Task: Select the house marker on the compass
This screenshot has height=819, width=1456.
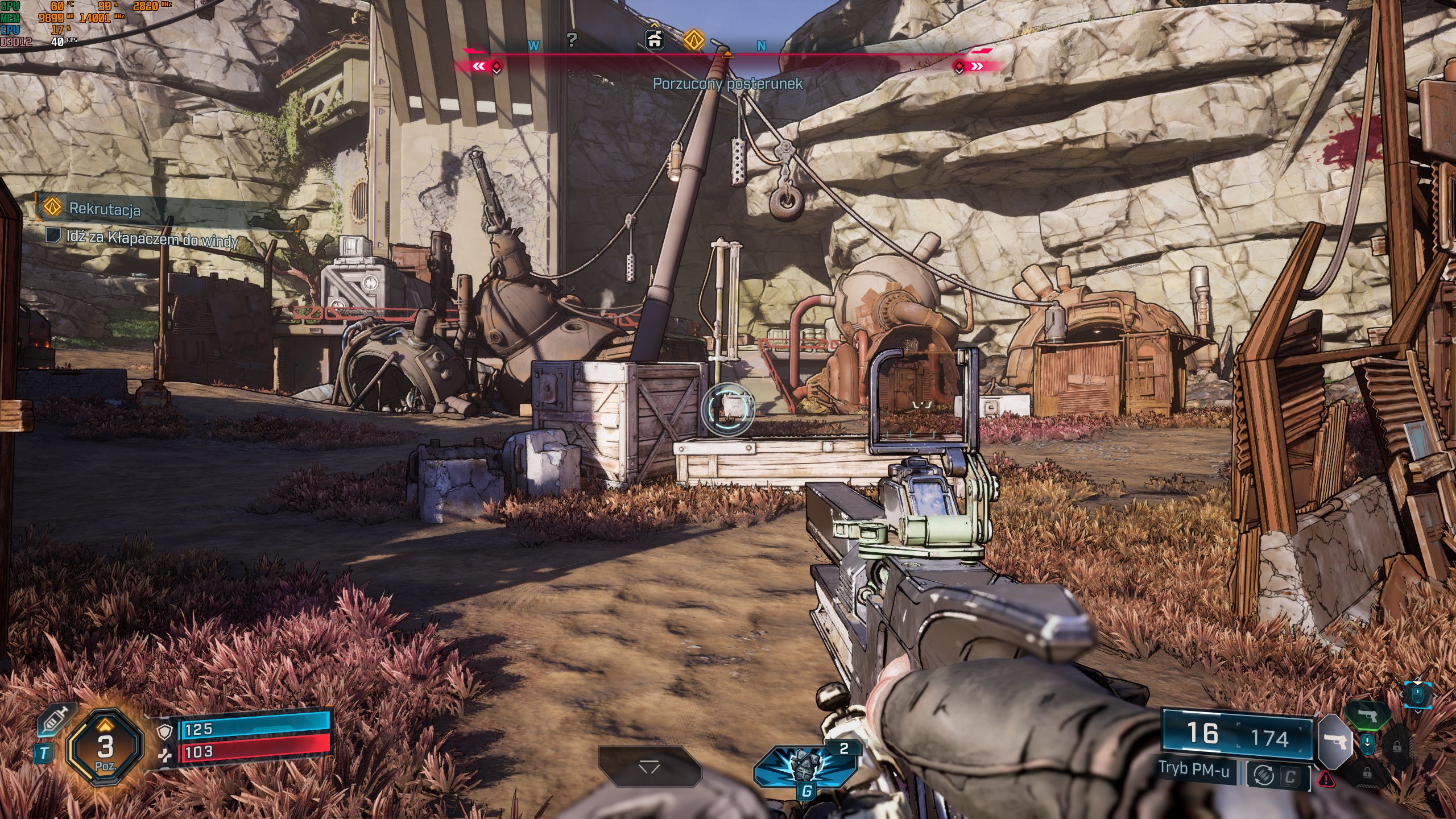Action: [655, 39]
